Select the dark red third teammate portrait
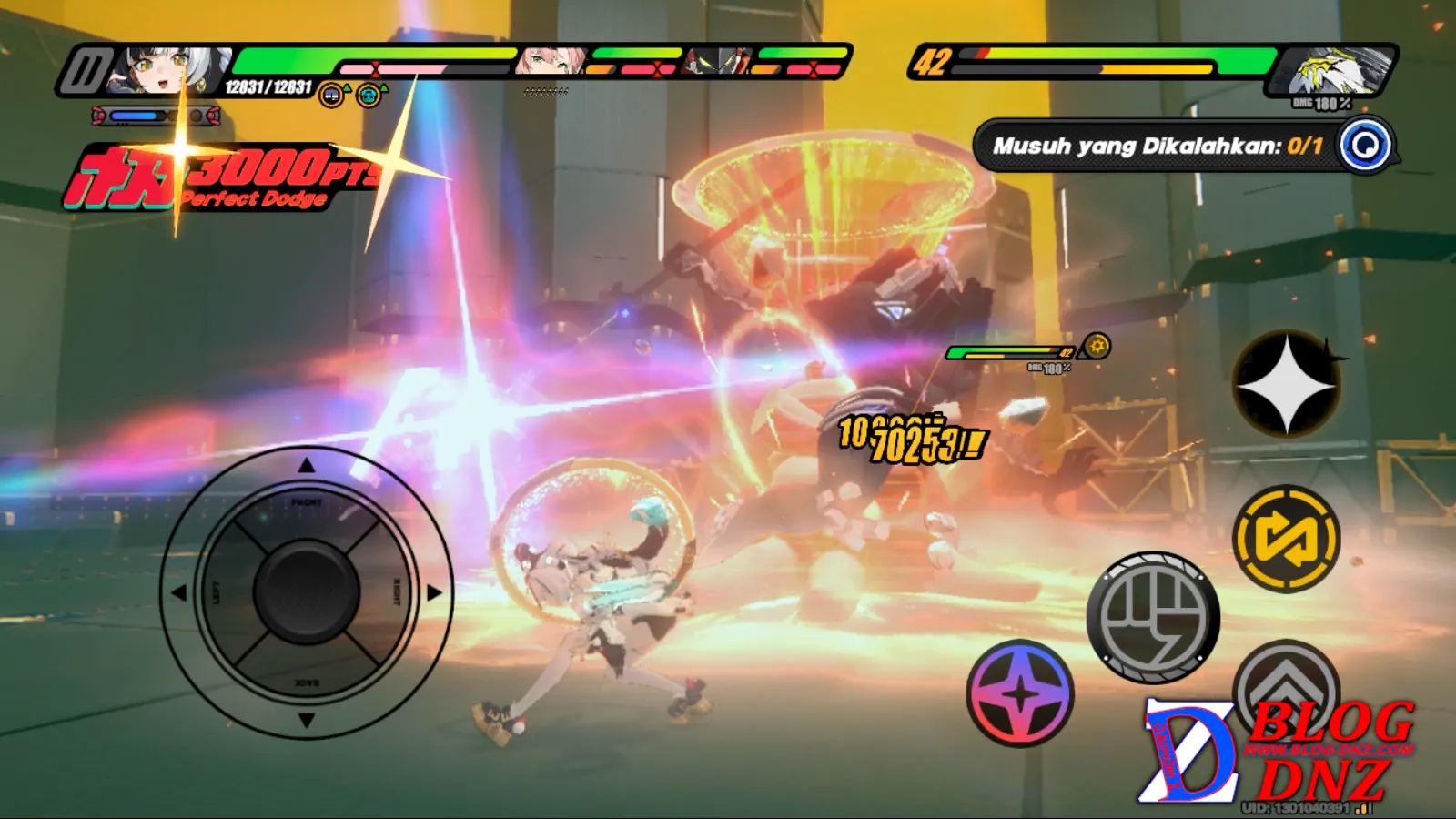This screenshot has height=819, width=1456. tap(719, 61)
